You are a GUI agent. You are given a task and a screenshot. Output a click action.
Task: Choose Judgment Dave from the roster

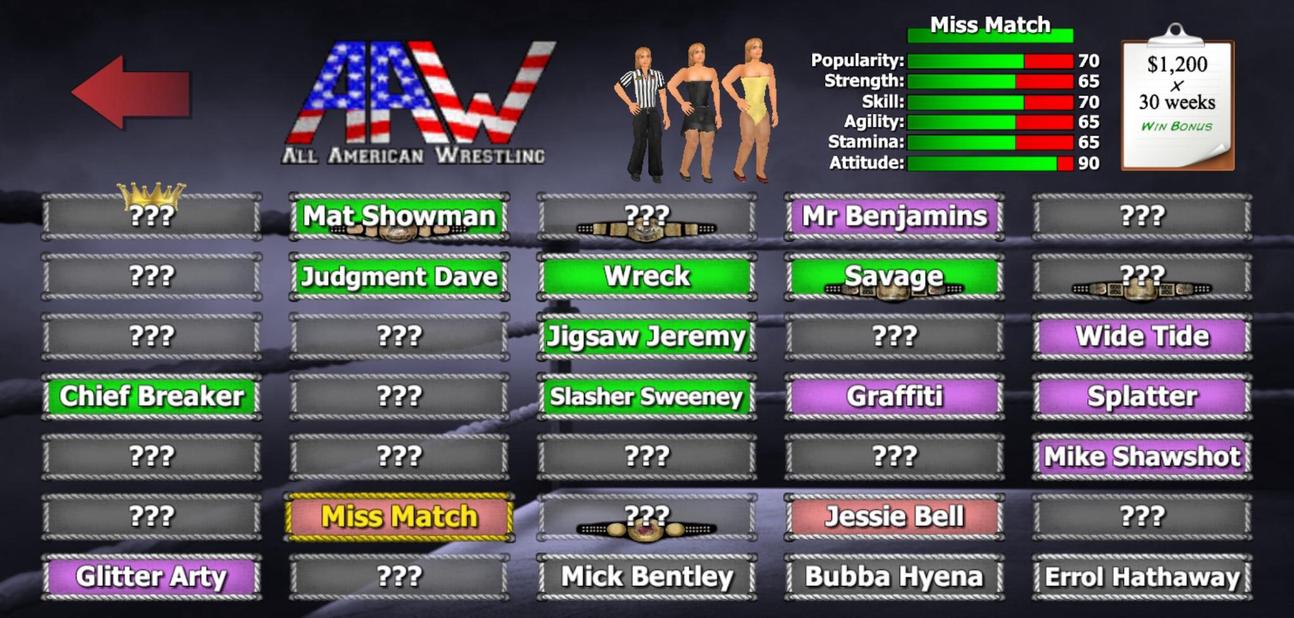[x=399, y=276]
